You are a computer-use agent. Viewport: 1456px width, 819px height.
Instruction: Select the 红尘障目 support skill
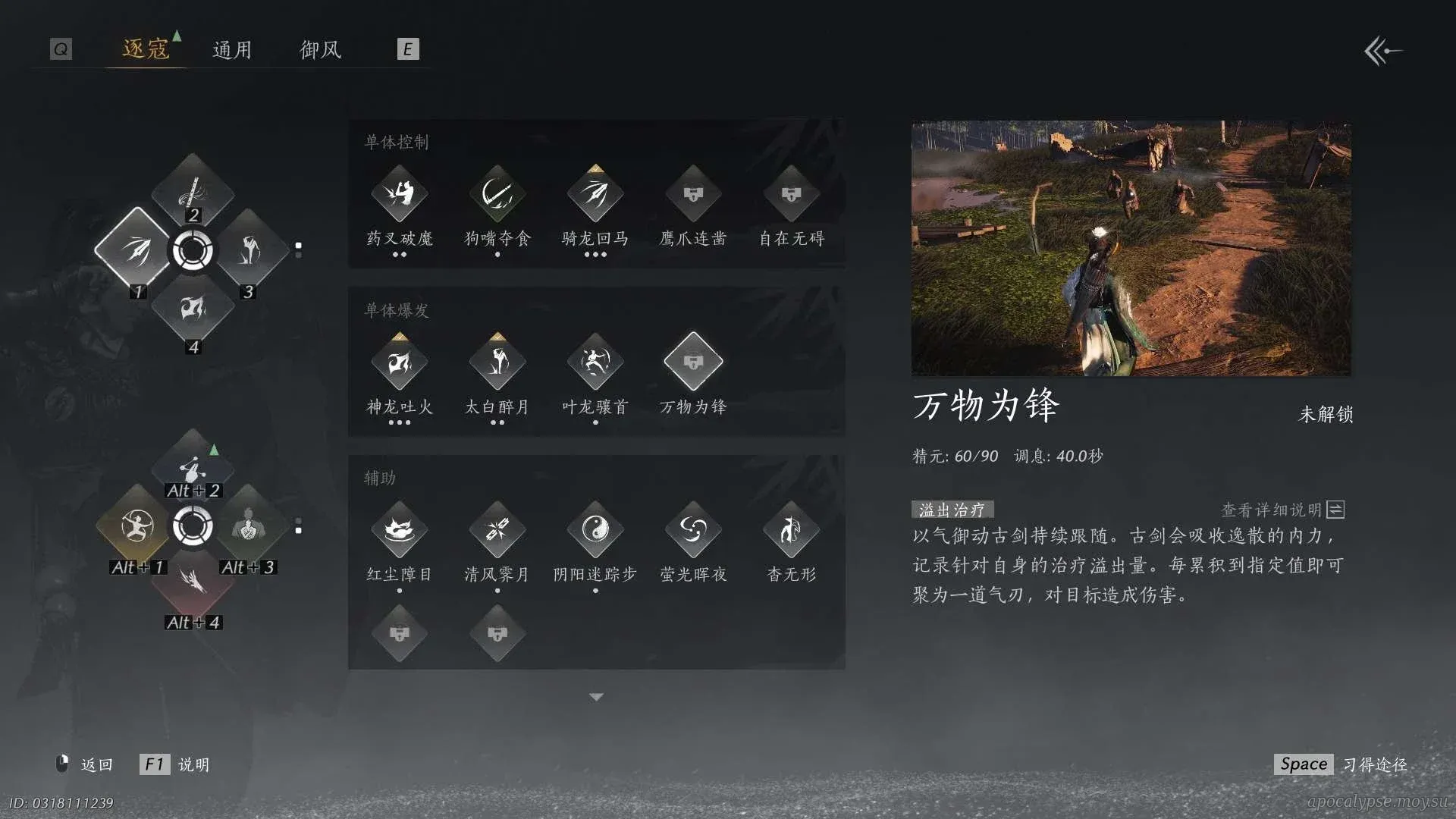400,529
